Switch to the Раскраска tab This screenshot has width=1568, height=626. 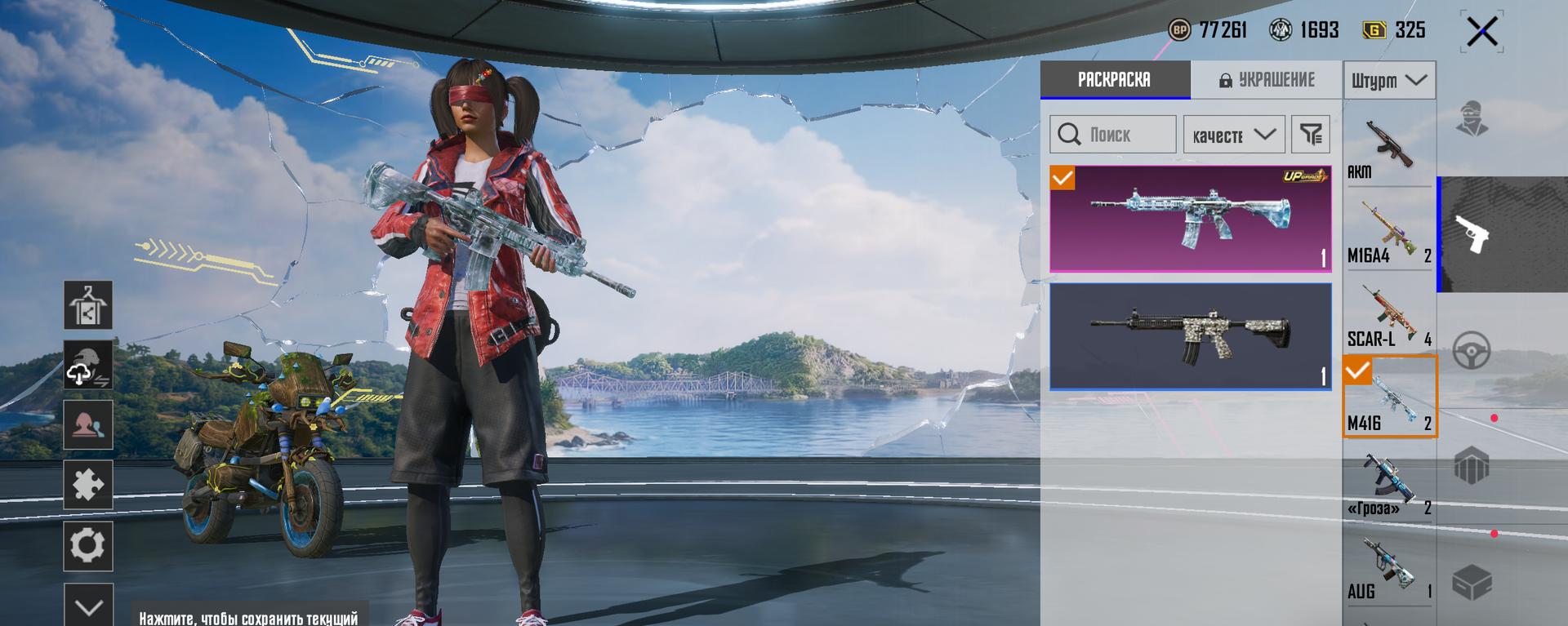[x=1115, y=80]
